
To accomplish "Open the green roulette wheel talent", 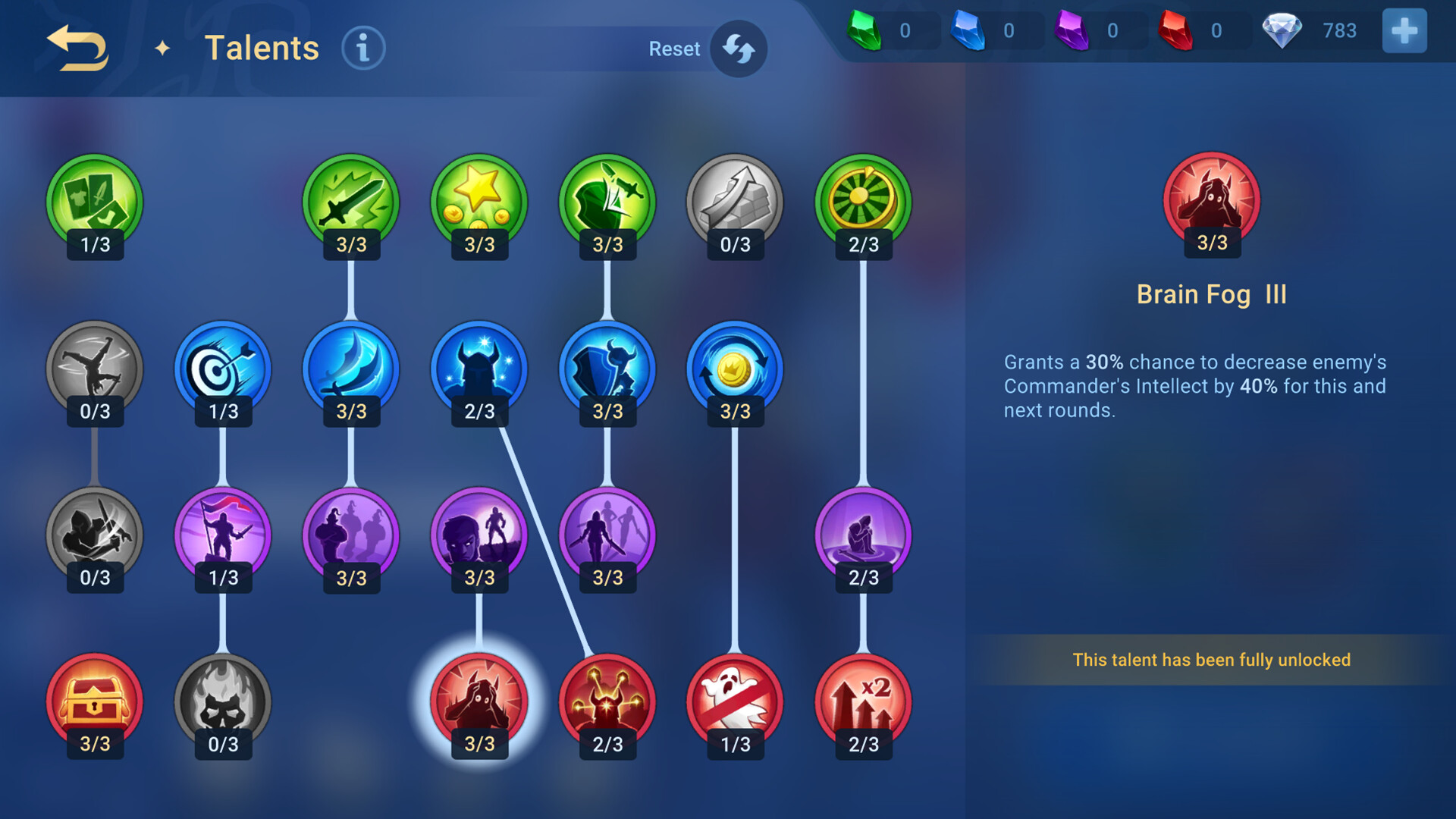I will click(x=862, y=201).
